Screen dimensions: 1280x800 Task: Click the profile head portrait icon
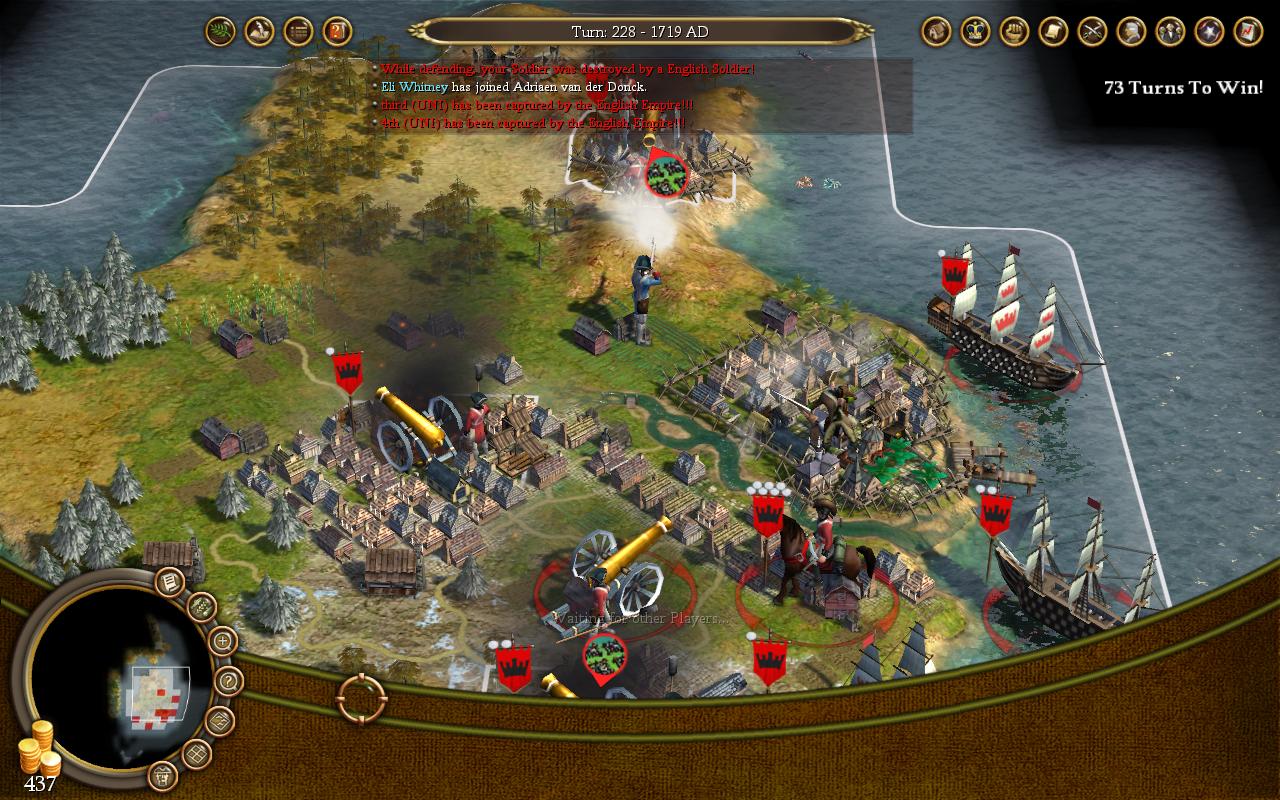coord(1131,32)
